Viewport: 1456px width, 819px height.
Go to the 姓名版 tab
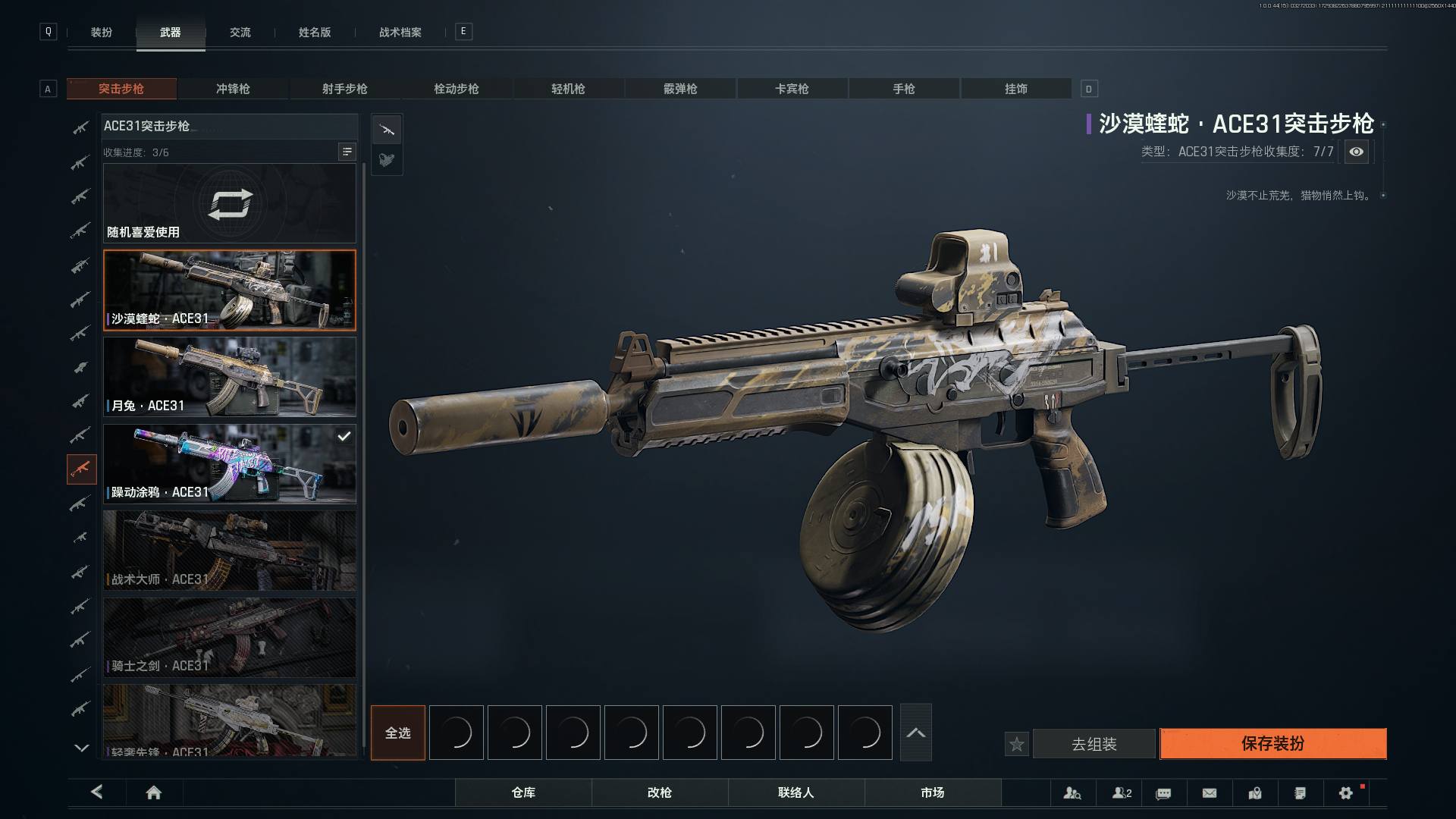[x=315, y=32]
